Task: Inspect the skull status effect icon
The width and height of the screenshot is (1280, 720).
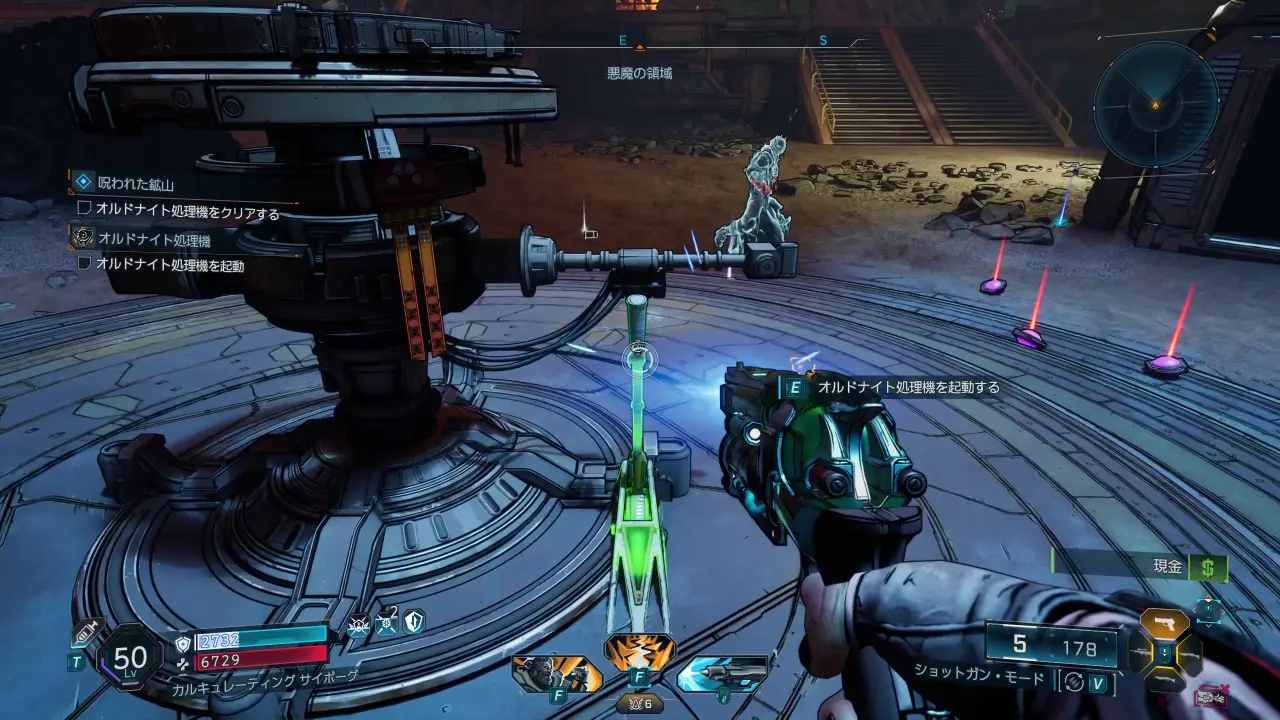Action: click(359, 623)
